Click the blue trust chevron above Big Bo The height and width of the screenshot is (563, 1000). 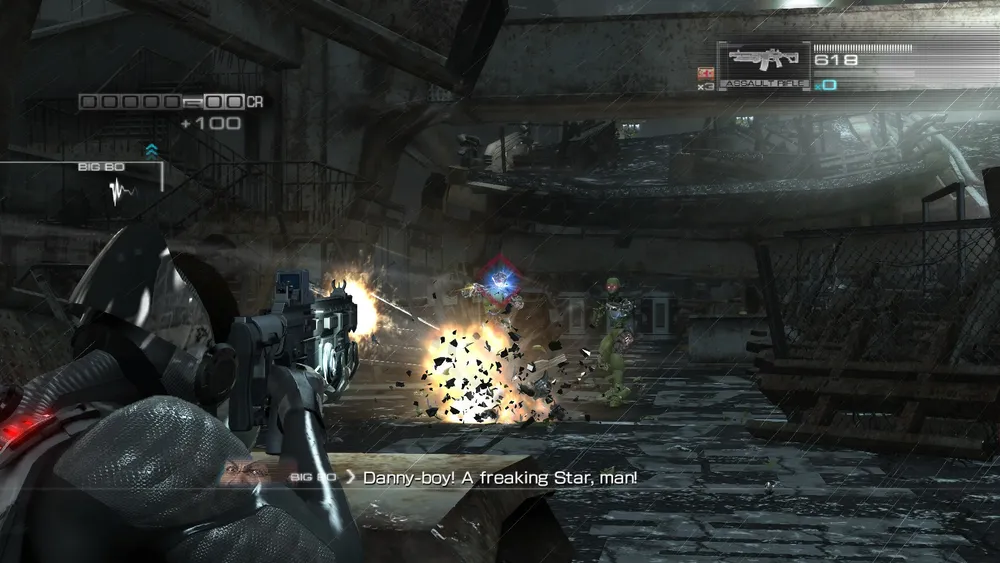point(151,151)
